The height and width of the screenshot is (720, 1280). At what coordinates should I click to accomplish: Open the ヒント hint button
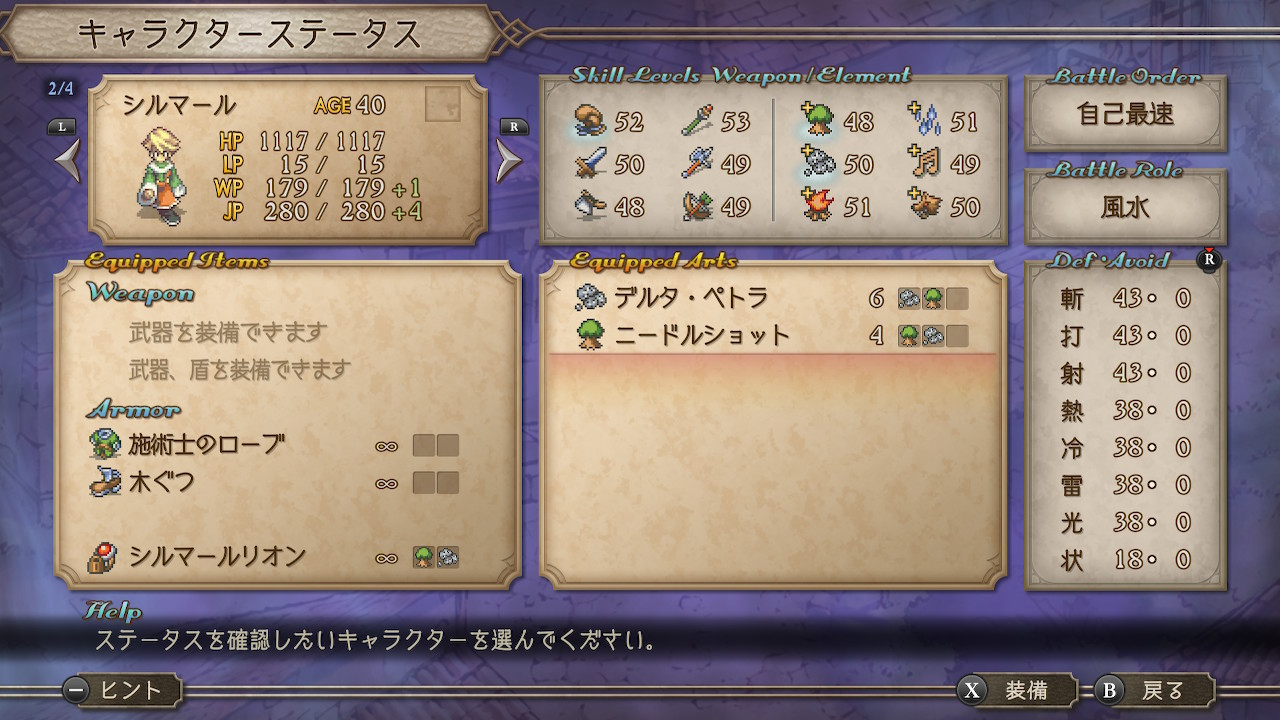(x=122, y=690)
